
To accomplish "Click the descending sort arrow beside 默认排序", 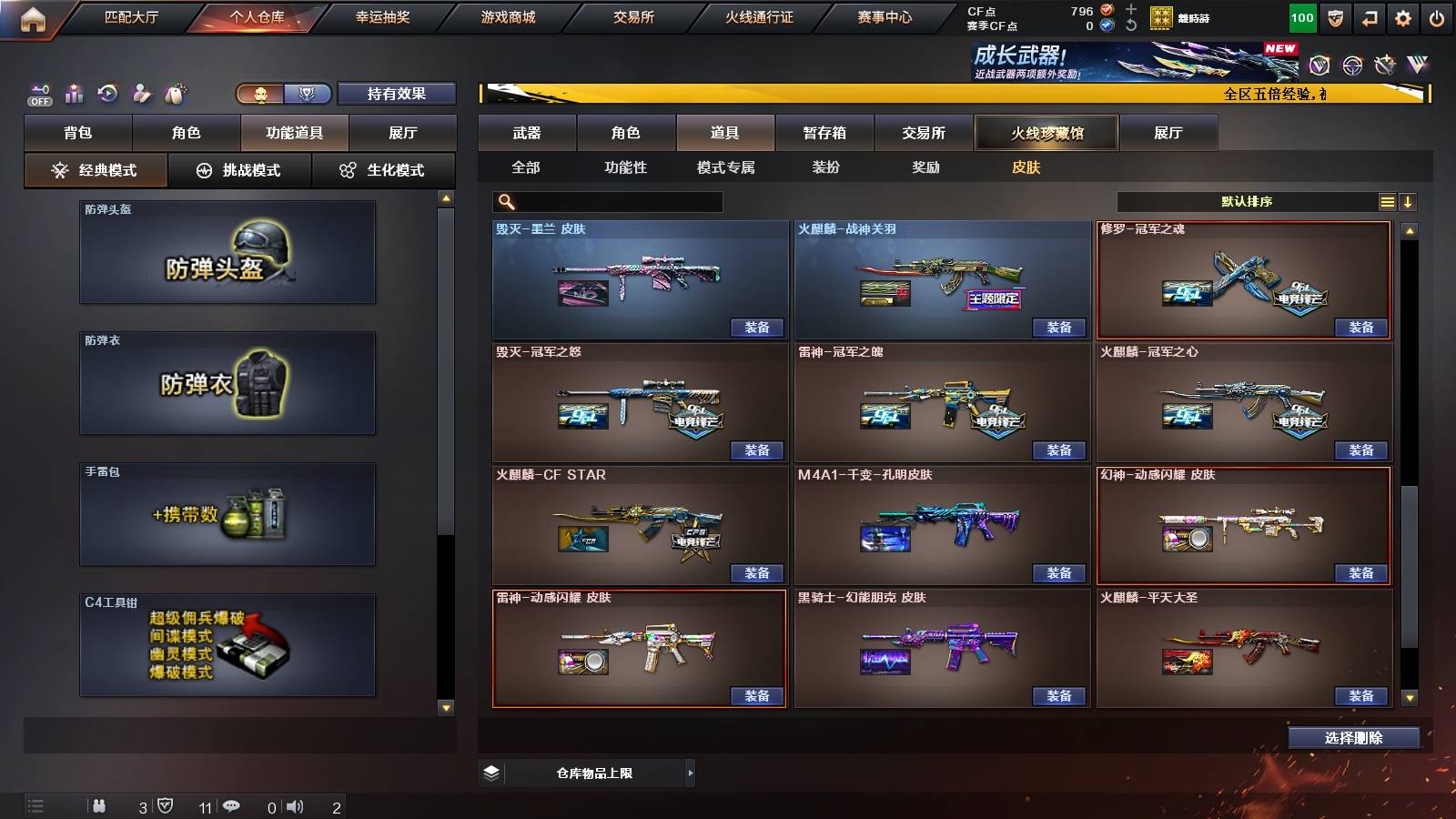I will [1410, 201].
